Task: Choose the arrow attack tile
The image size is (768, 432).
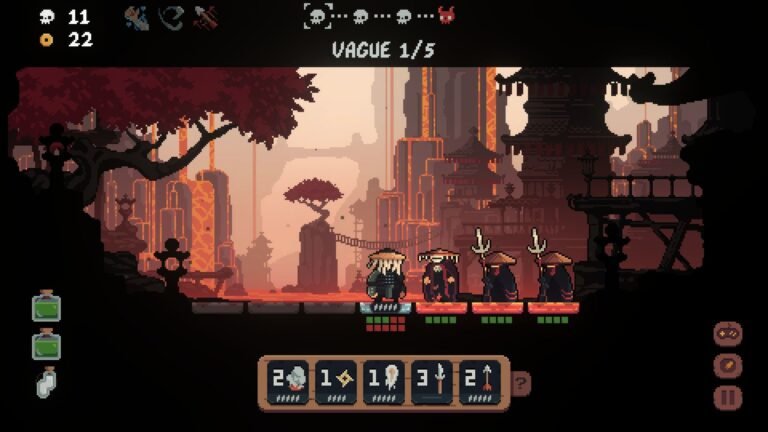Action: pyautogui.click(x=481, y=381)
